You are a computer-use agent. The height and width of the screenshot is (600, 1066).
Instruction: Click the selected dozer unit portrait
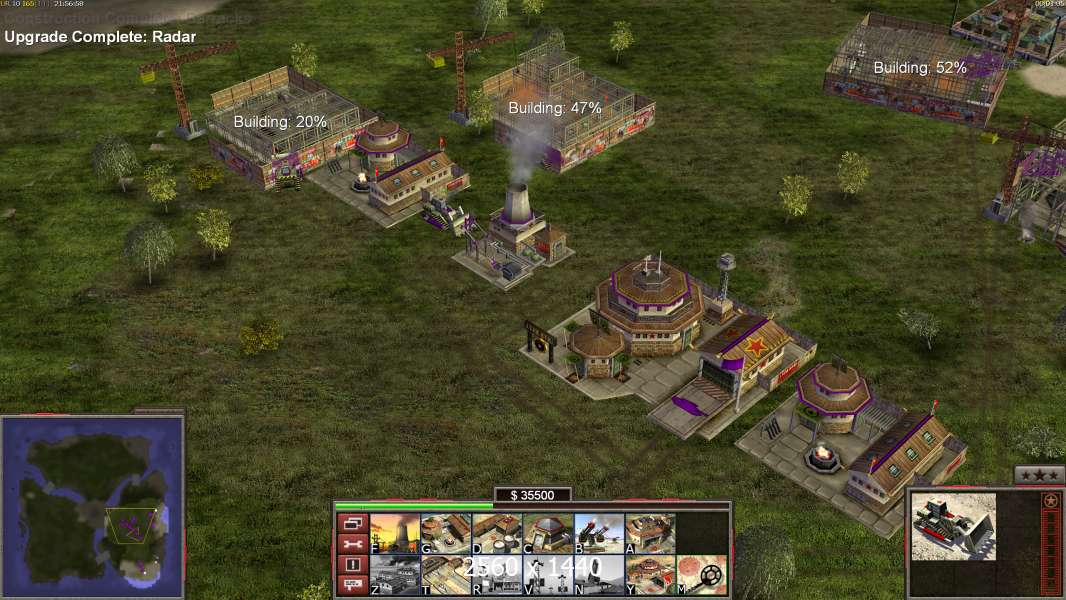[x=953, y=526]
